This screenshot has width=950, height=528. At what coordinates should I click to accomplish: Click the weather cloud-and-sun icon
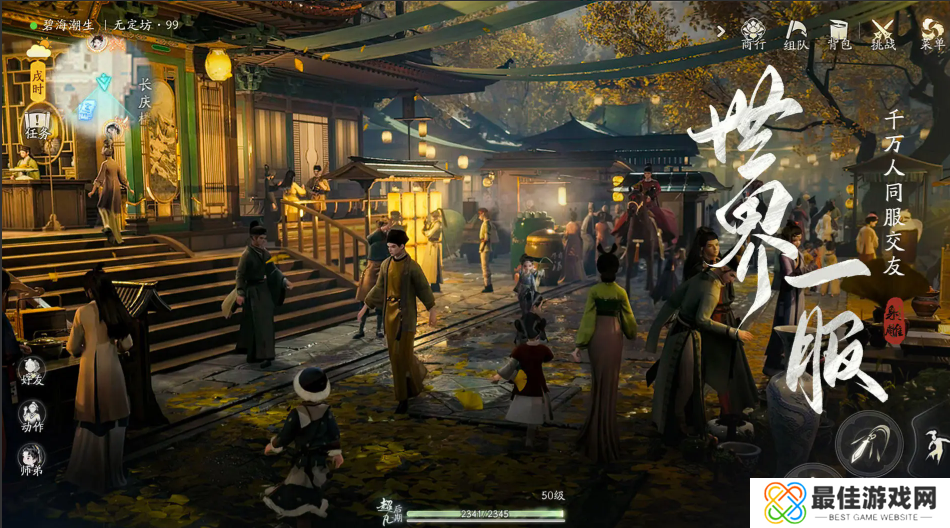coord(38,49)
